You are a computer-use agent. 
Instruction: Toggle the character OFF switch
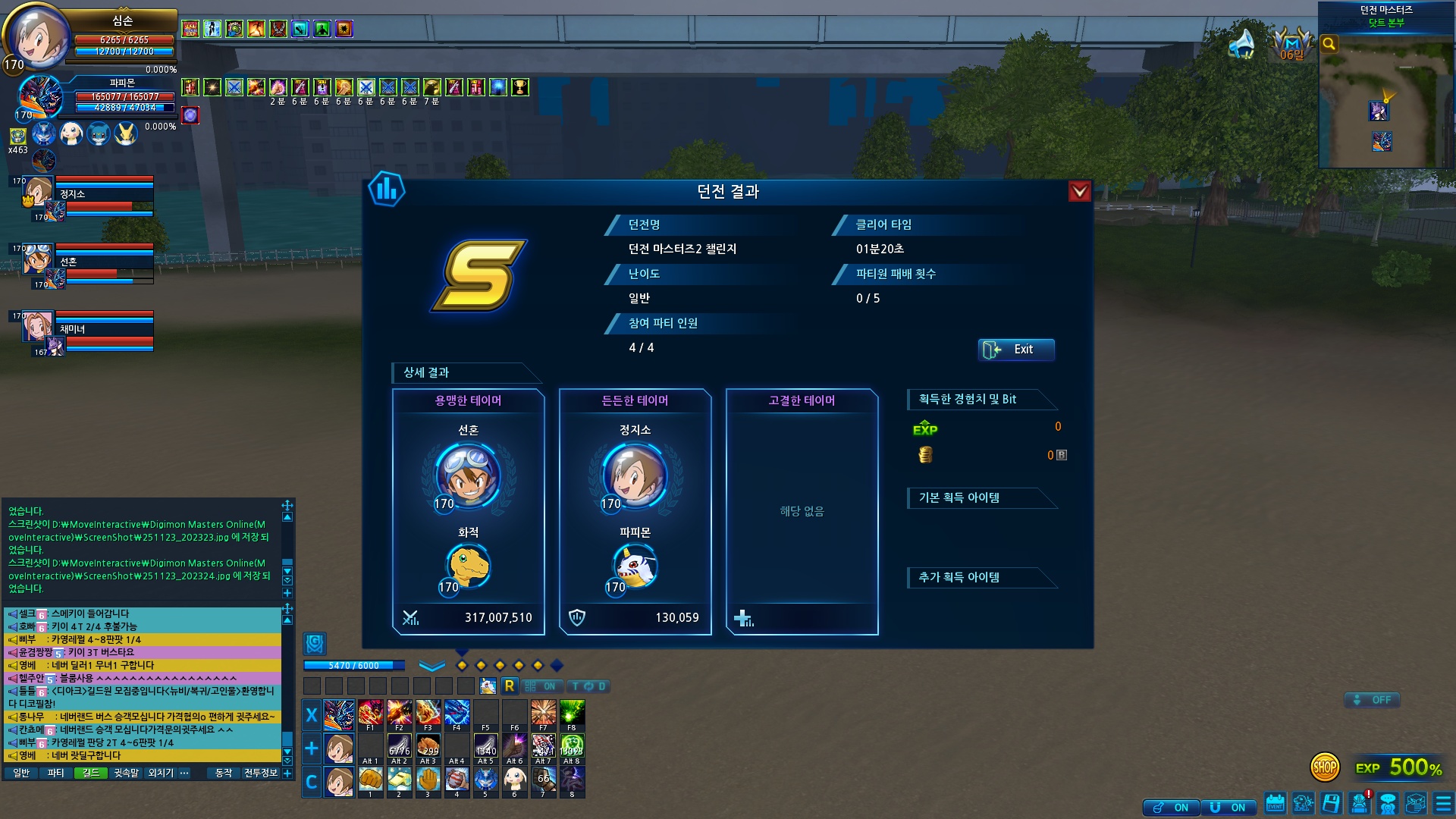[1372, 700]
